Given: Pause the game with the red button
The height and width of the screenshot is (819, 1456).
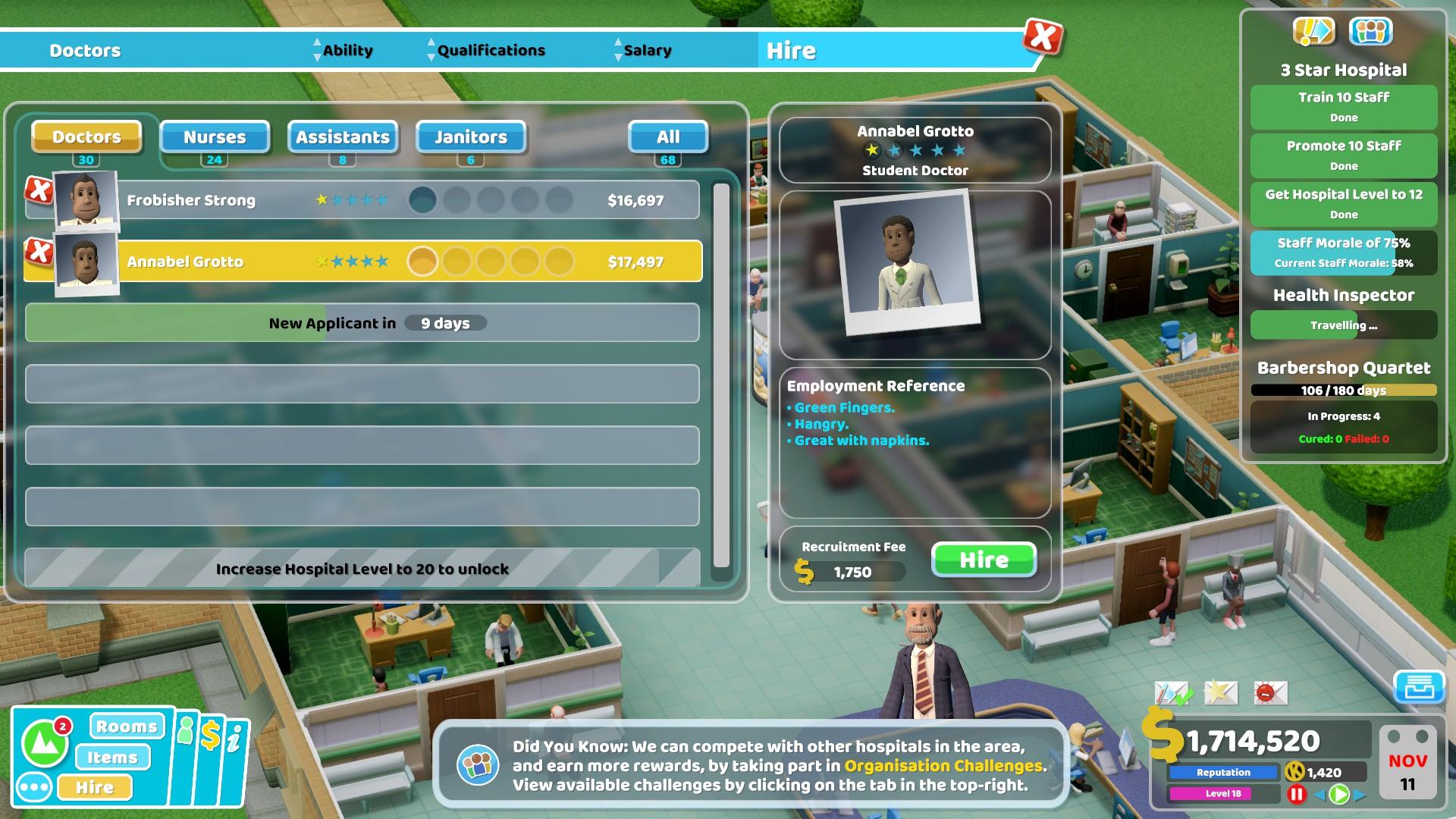Looking at the screenshot, I should [1297, 794].
